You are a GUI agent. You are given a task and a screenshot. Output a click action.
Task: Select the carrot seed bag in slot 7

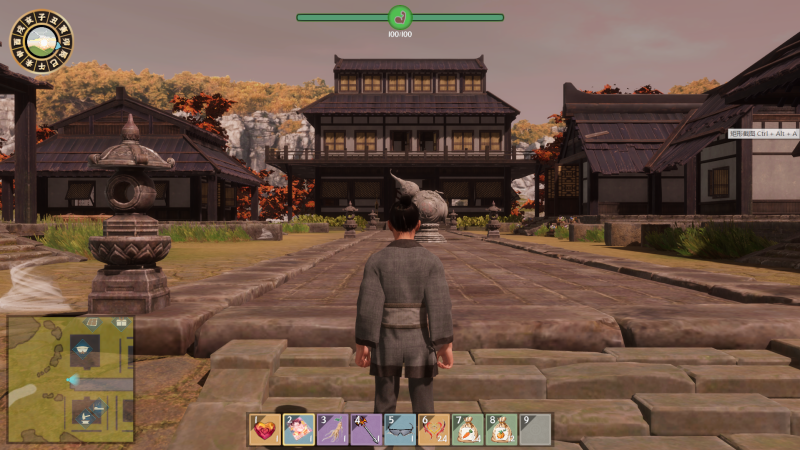tap(468, 430)
